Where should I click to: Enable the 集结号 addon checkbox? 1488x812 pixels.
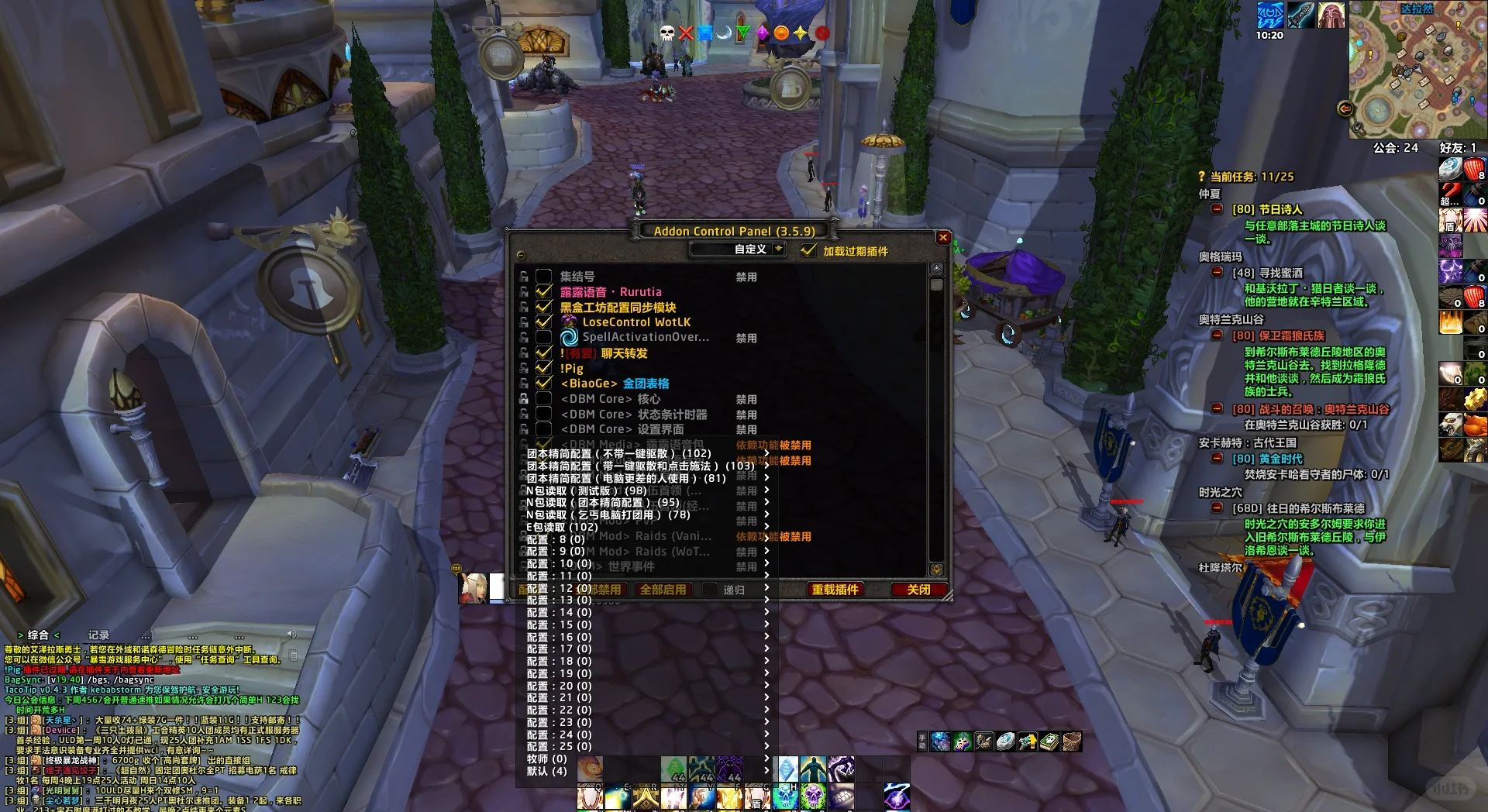pyautogui.click(x=544, y=277)
